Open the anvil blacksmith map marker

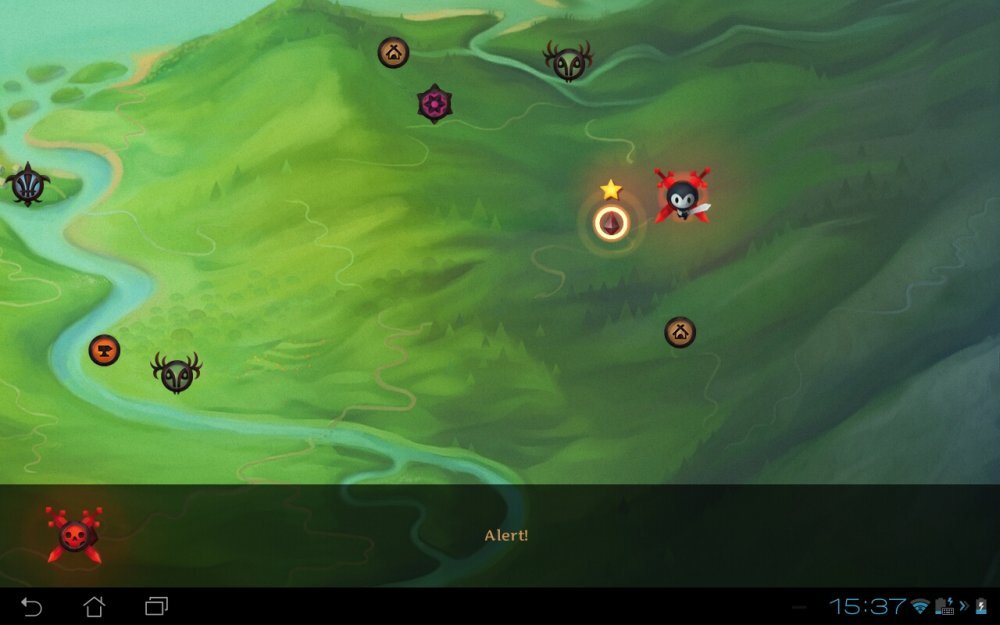click(104, 350)
